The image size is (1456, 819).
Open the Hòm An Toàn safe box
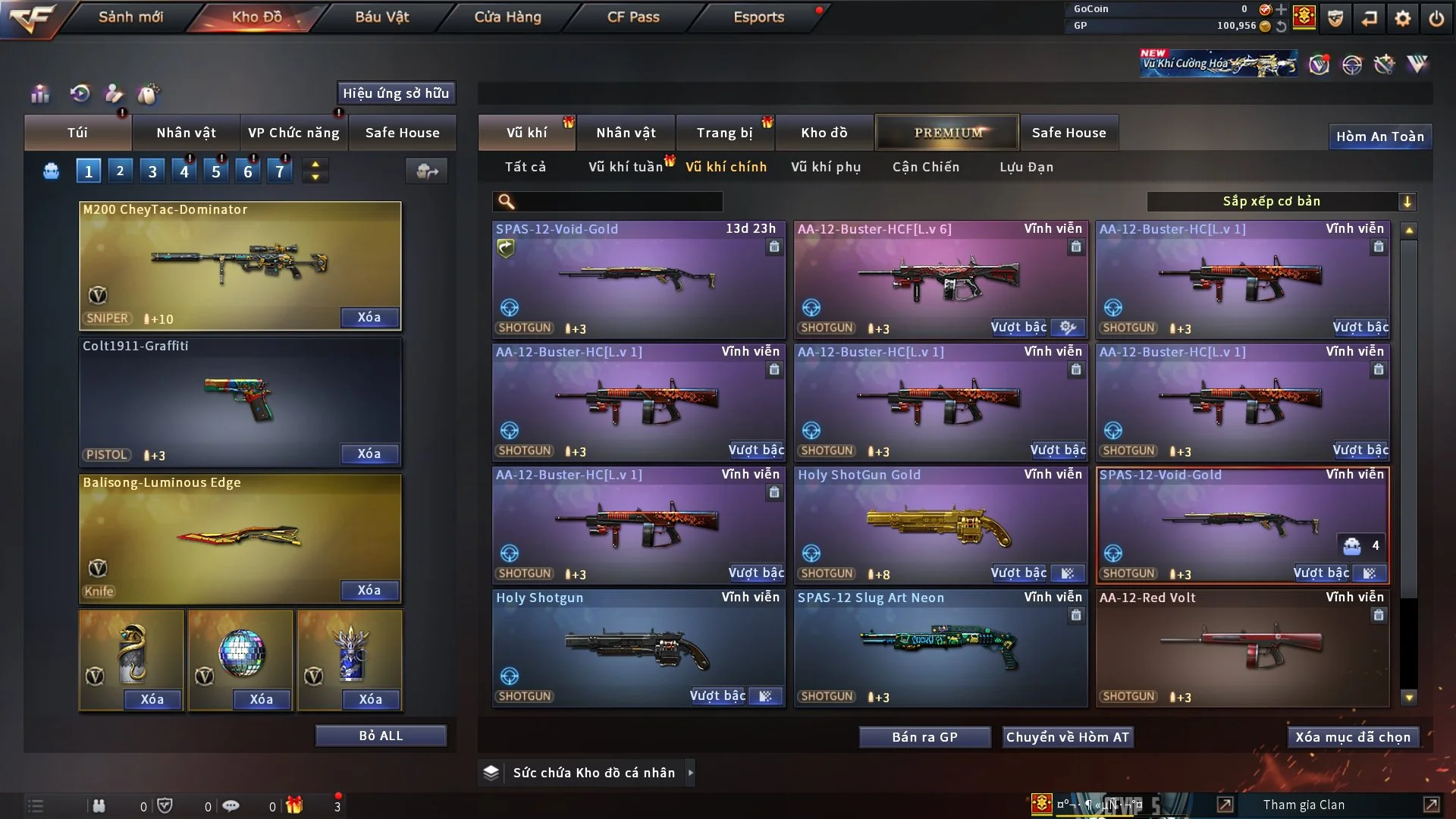pos(1379,136)
